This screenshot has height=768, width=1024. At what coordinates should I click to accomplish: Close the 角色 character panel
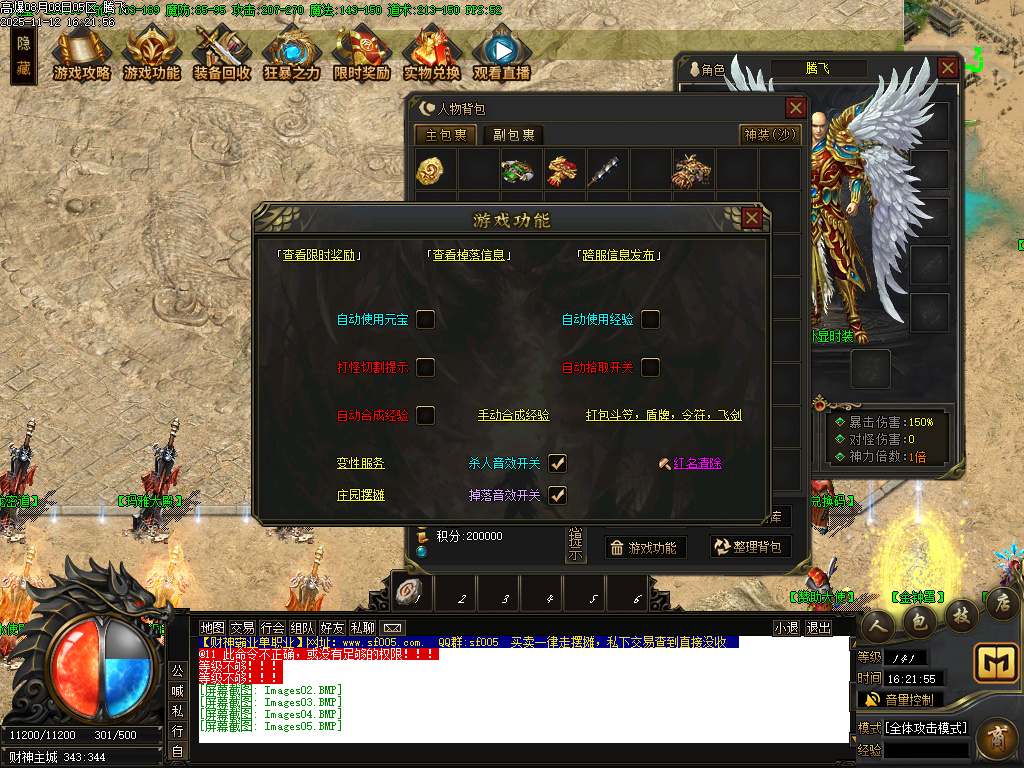coord(948,68)
